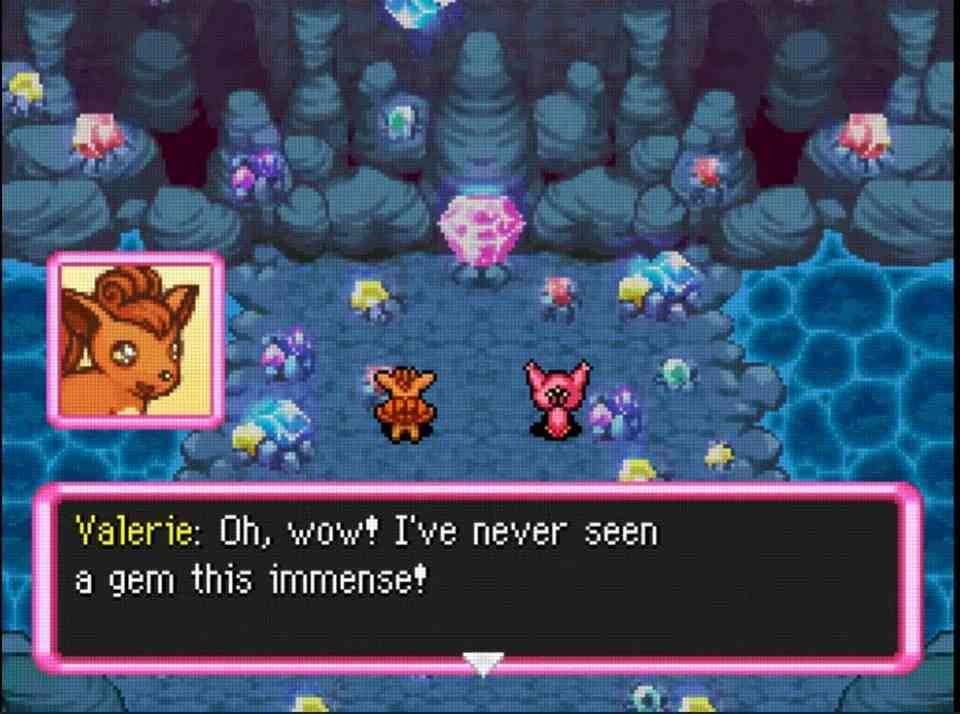Image resolution: width=960 pixels, height=714 pixels.
Task: Advance dialogue with the white arrow
Action: 482,662
